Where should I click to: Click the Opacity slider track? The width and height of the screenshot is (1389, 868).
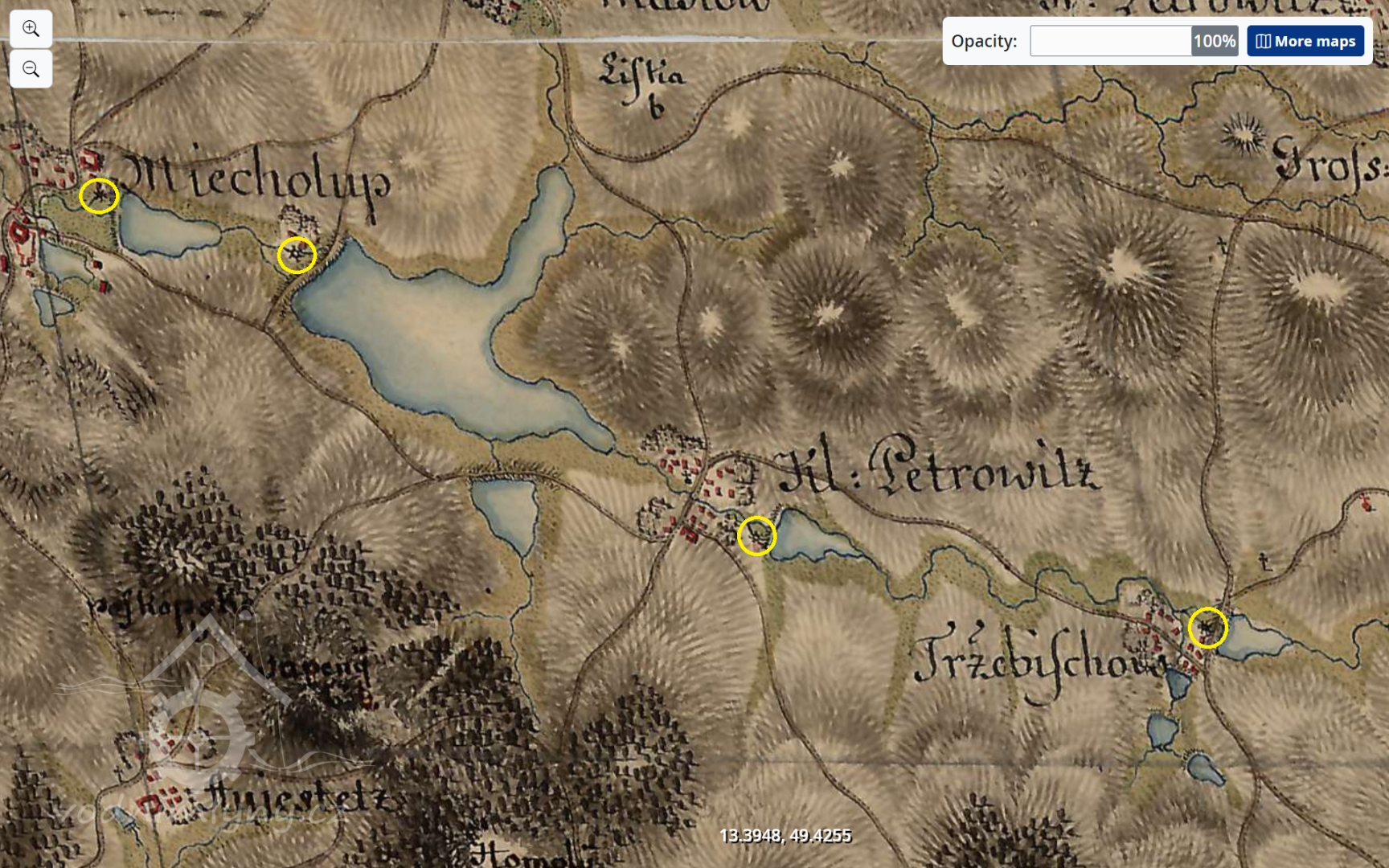[x=1110, y=41]
